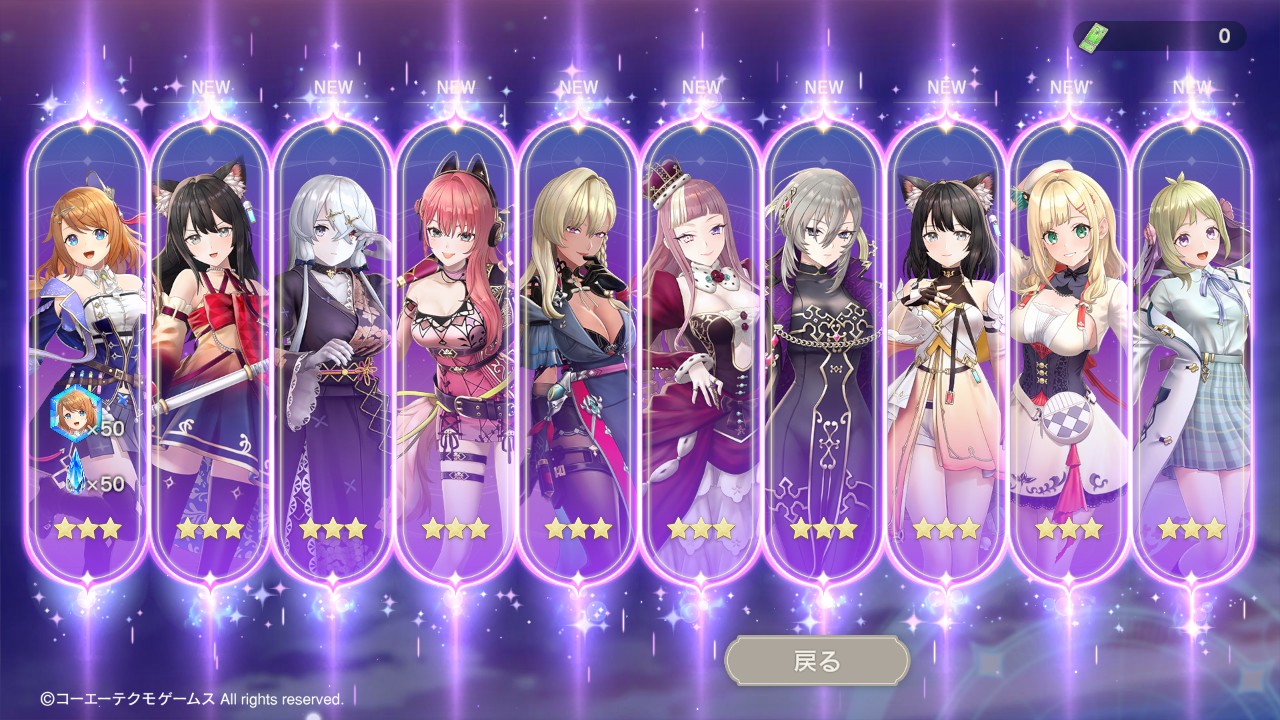Open the silver-haired girl with eyepatch card
The width and height of the screenshot is (1280, 720).
pyautogui.click(x=333, y=340)
